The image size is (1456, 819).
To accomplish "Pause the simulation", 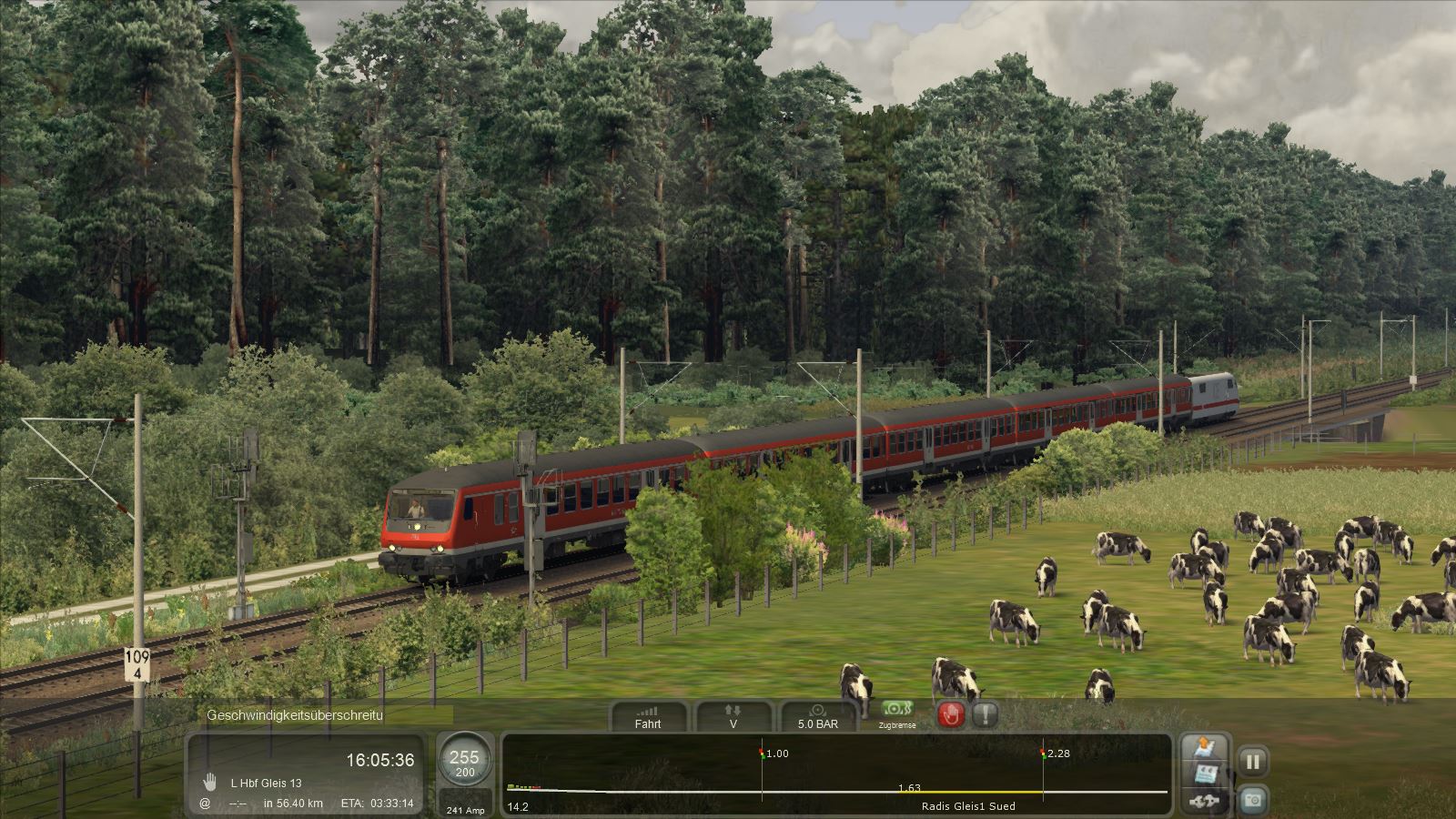I will (x=1252, y=762).
